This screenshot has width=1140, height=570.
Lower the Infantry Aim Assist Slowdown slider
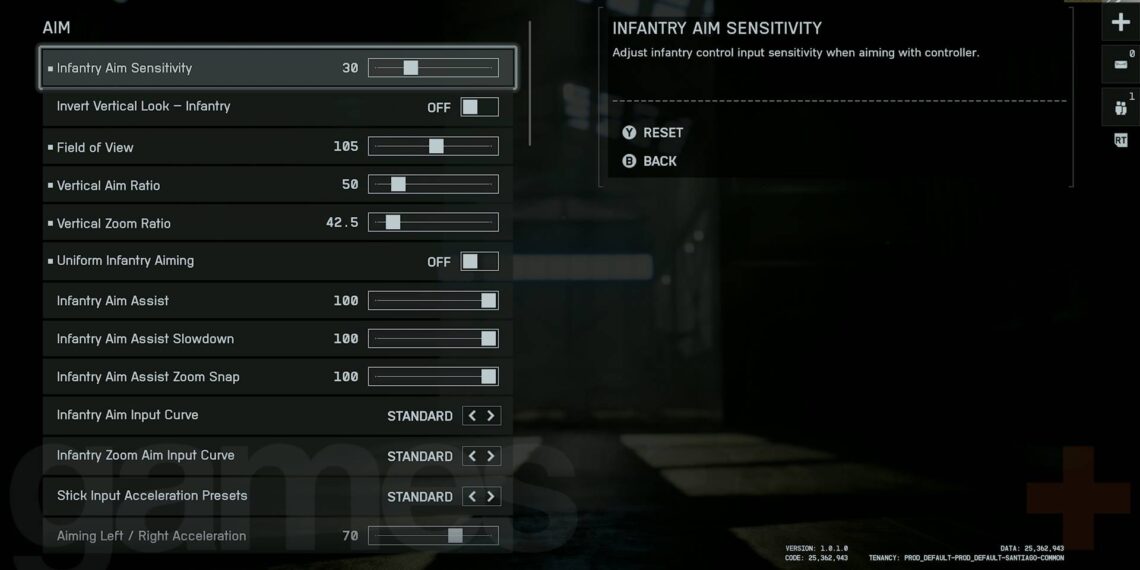[433, 339]
